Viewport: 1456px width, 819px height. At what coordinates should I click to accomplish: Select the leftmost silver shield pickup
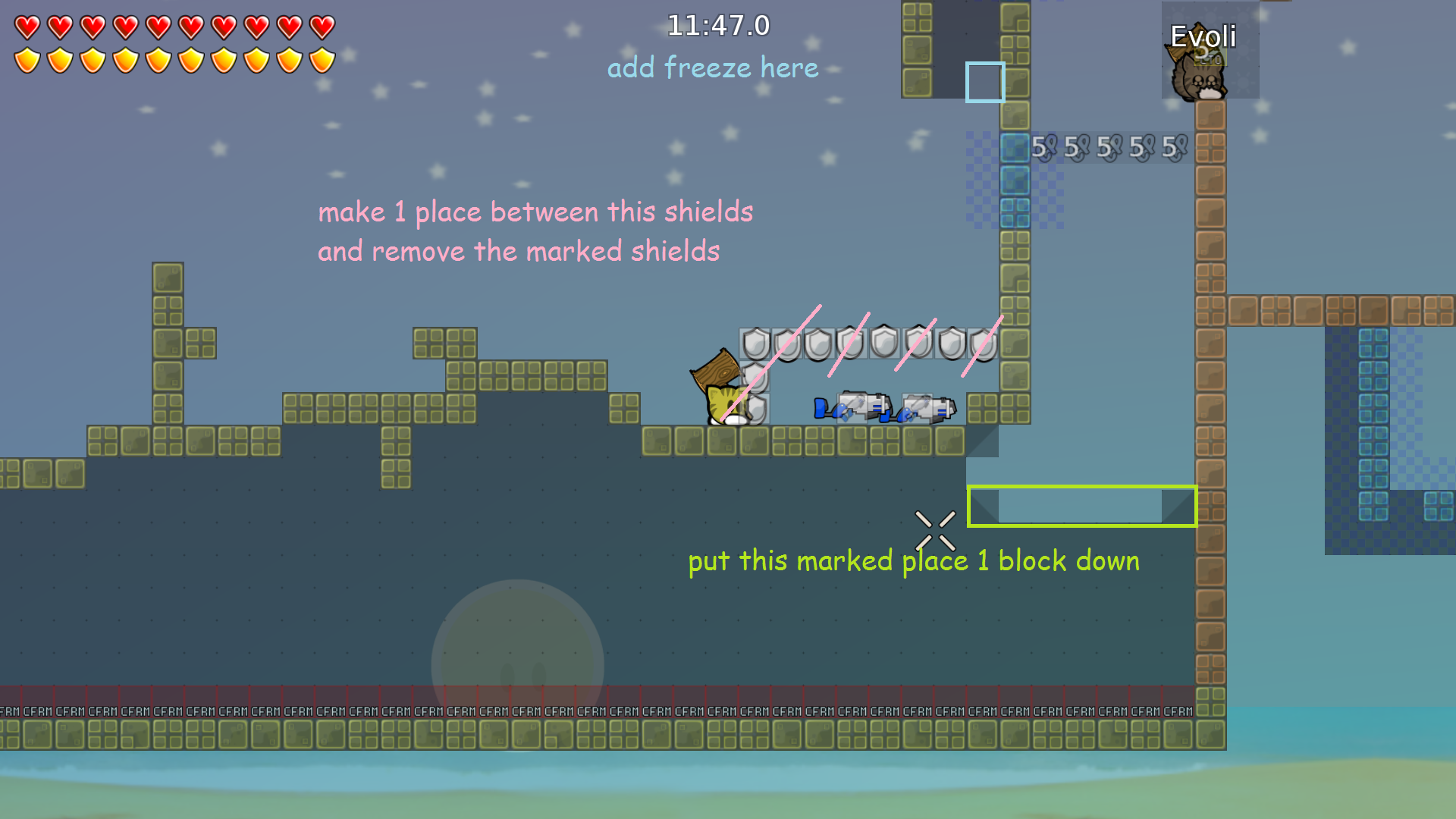coord(755,344)
